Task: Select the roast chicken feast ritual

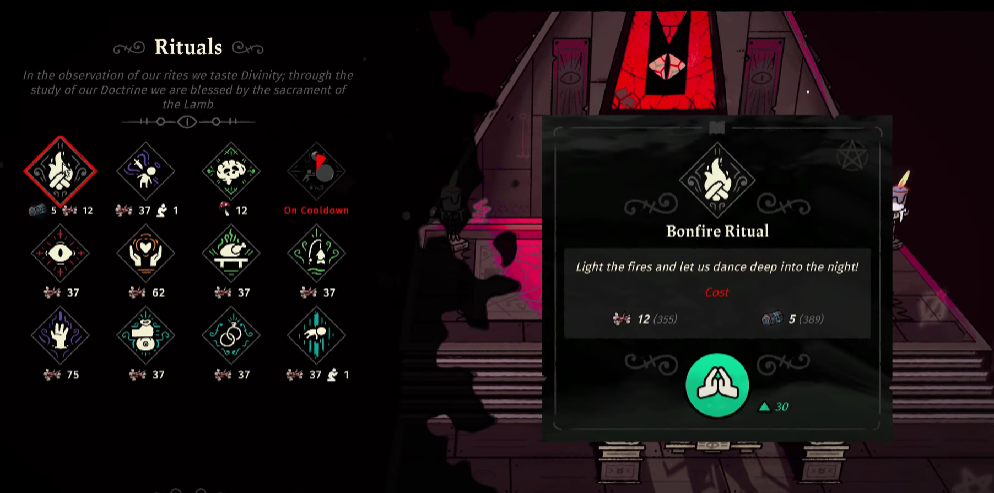Action: point(231,254)
